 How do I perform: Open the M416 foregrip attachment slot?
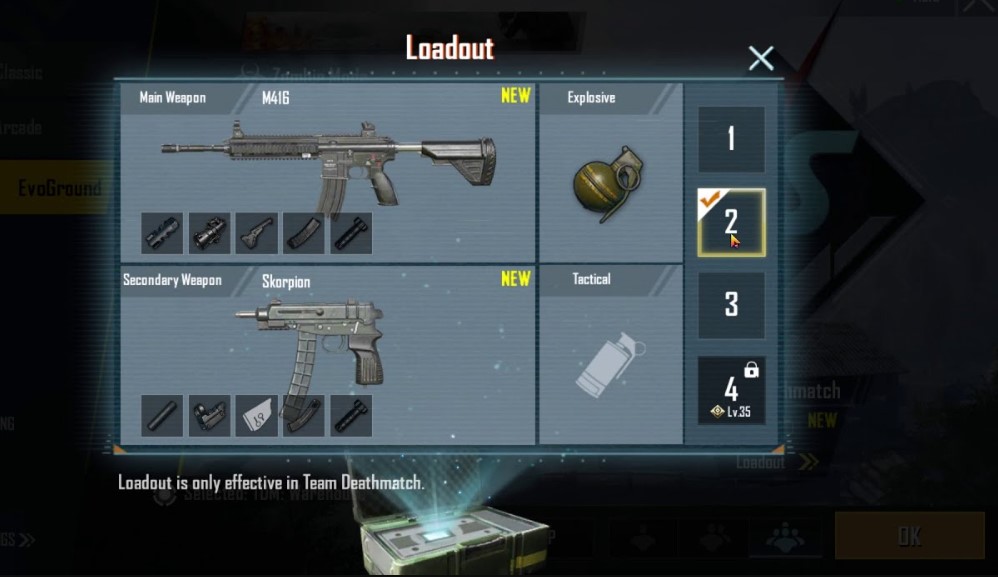tap(257, 233)
